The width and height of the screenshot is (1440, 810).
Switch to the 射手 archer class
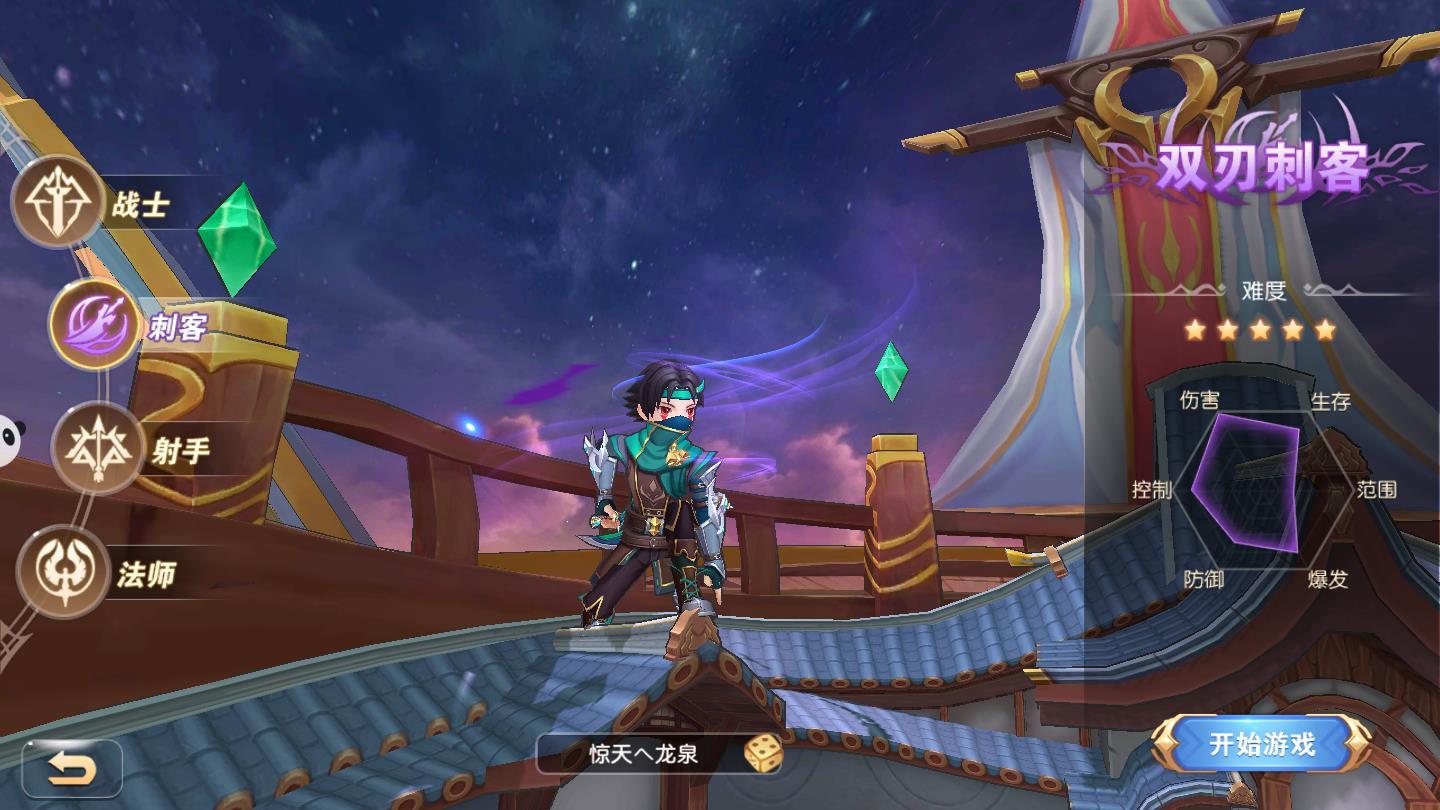pyautogui.click(x=98, y=448)
